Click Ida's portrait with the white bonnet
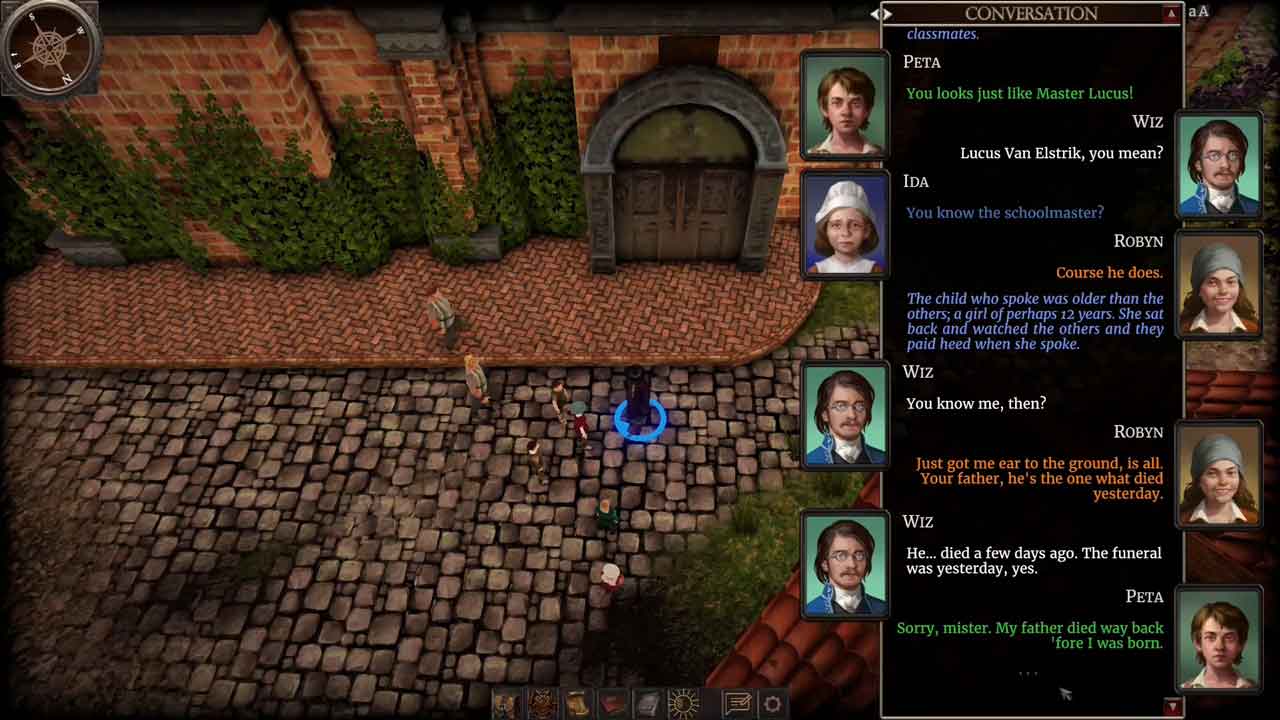 tap(845, 224)
